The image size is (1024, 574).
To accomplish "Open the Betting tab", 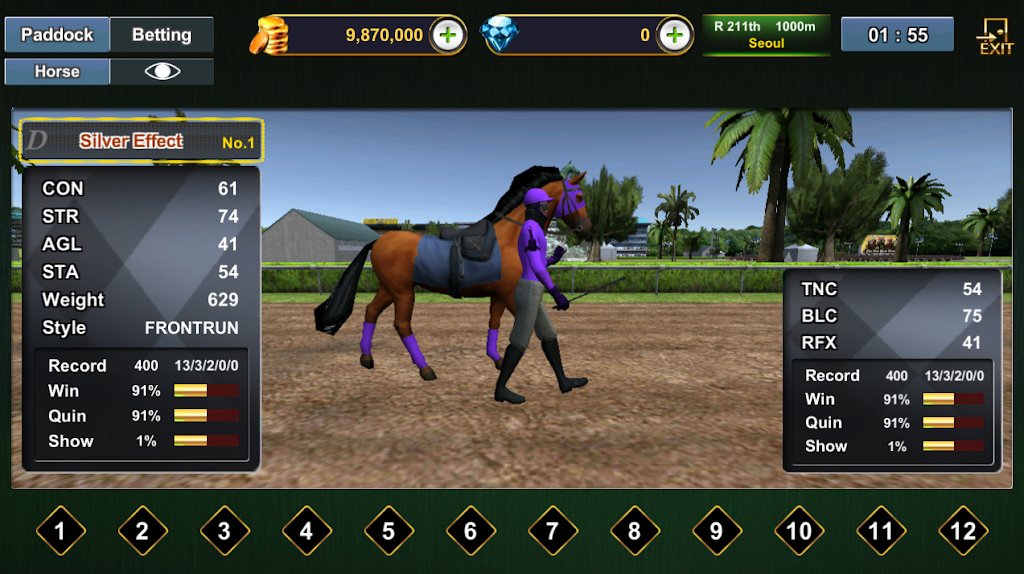I will (x=162, y=35).
